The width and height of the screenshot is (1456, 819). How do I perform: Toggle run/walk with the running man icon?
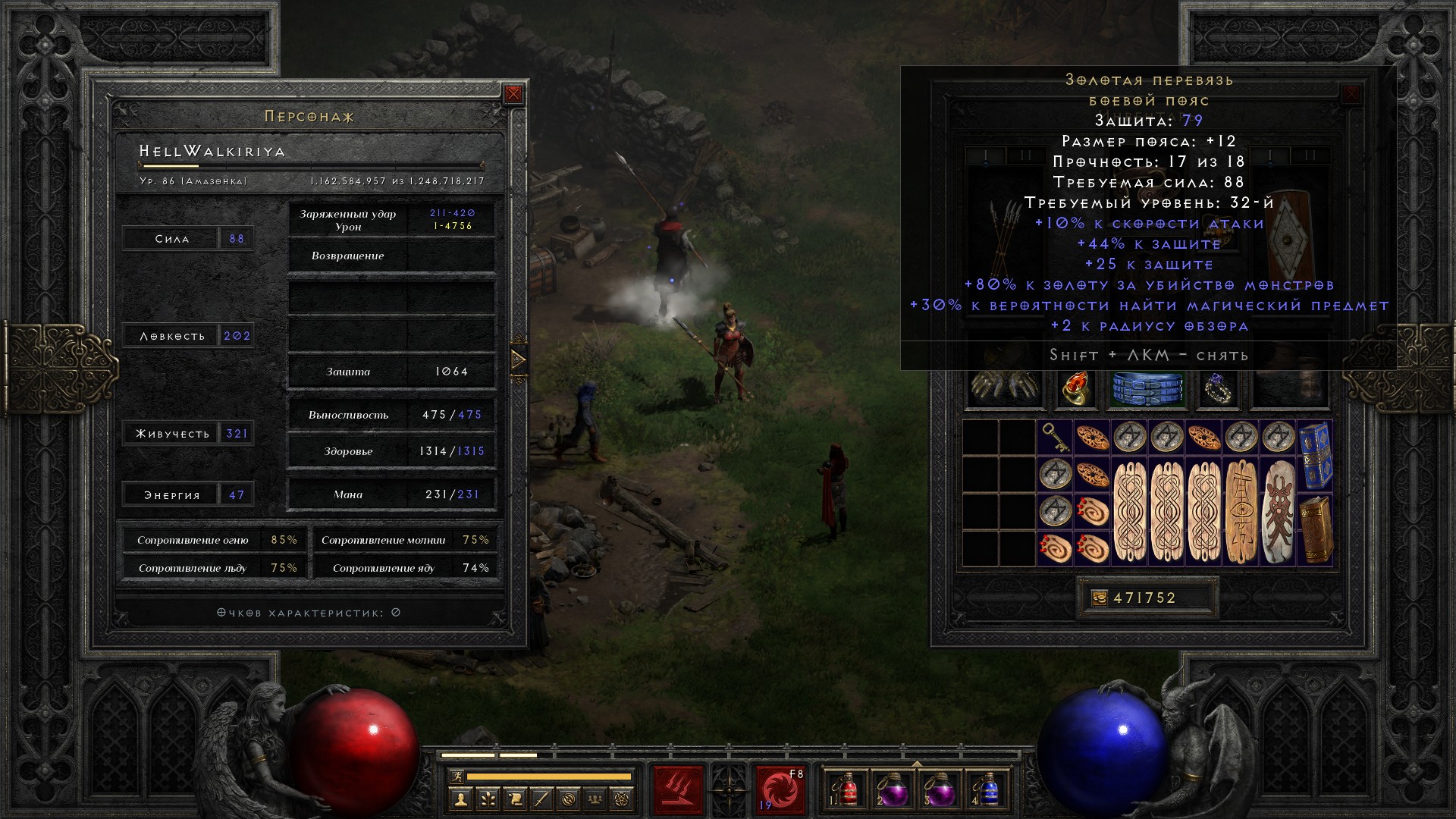coord(455,776)
